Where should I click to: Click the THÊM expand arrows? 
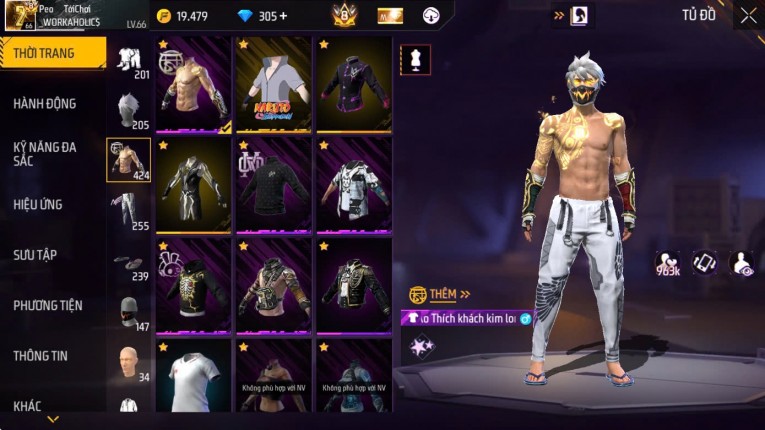[x=465, y=294]
